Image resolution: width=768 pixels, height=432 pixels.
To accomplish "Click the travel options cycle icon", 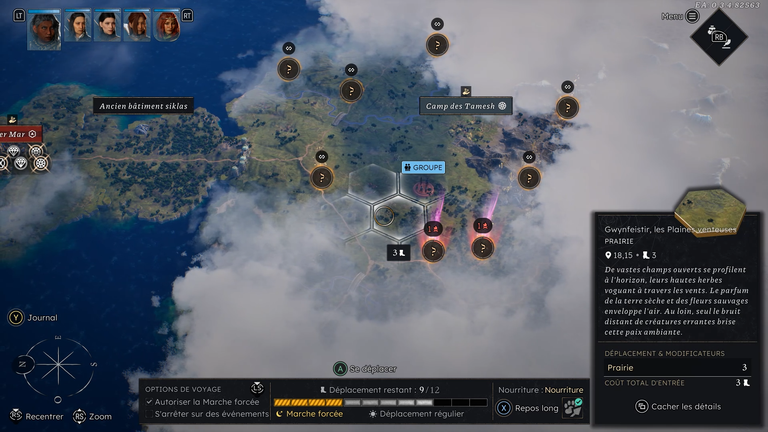I will (257, 388).
